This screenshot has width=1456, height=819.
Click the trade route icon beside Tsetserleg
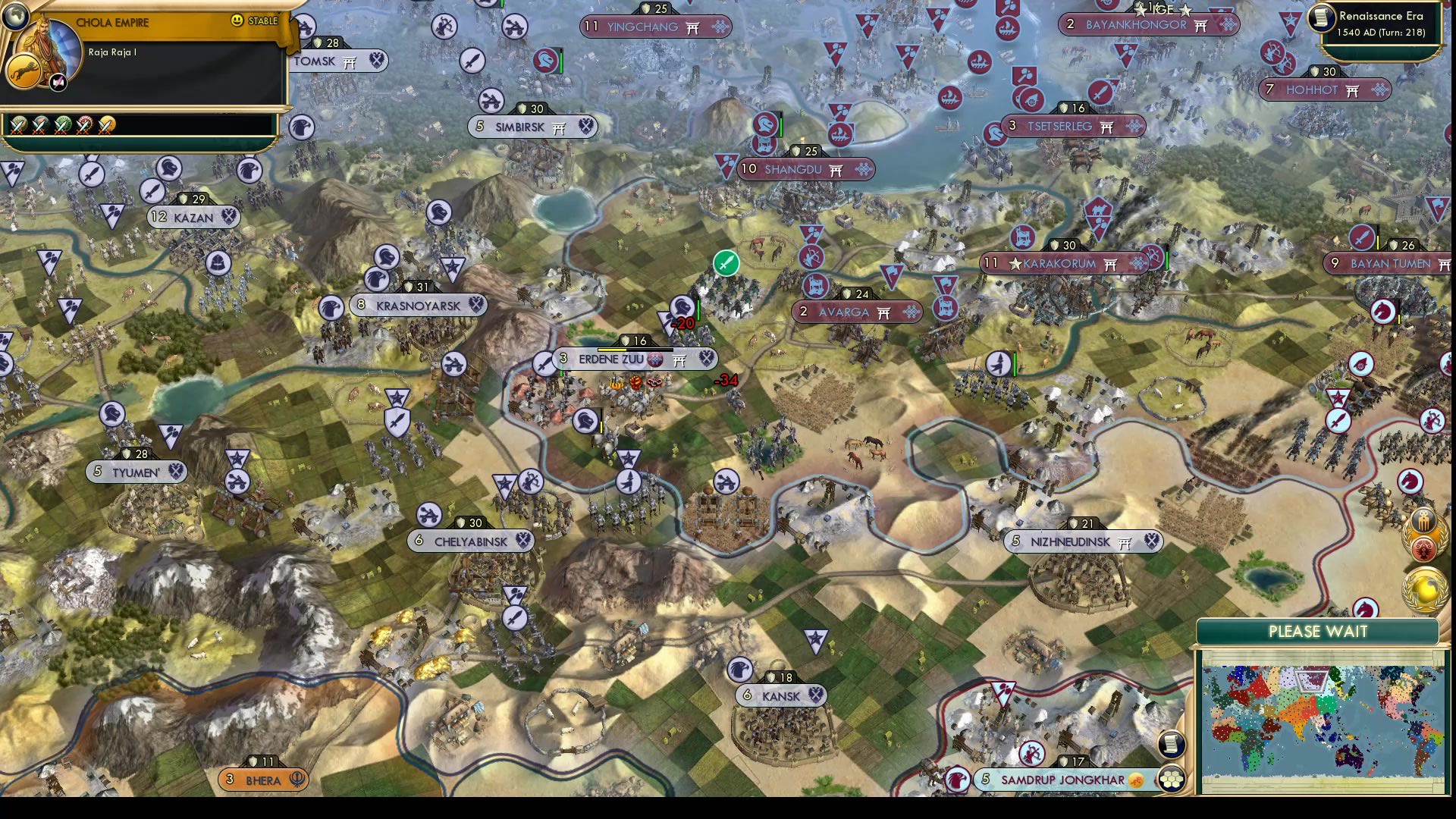pos(1133,127)
